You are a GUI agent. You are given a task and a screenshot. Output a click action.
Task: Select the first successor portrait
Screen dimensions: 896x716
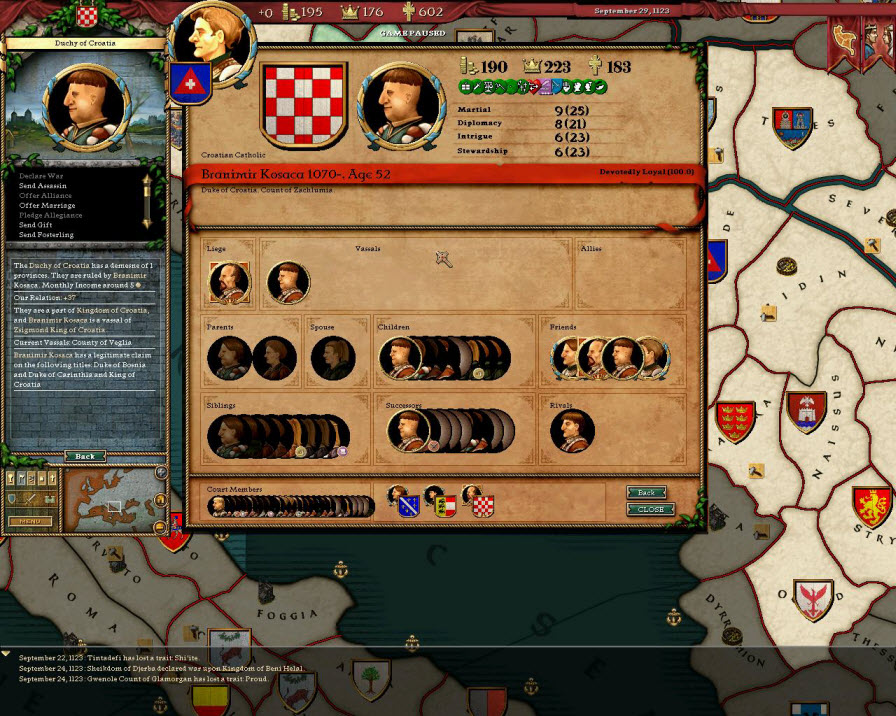pyautogui.click(x=408, y=432)
